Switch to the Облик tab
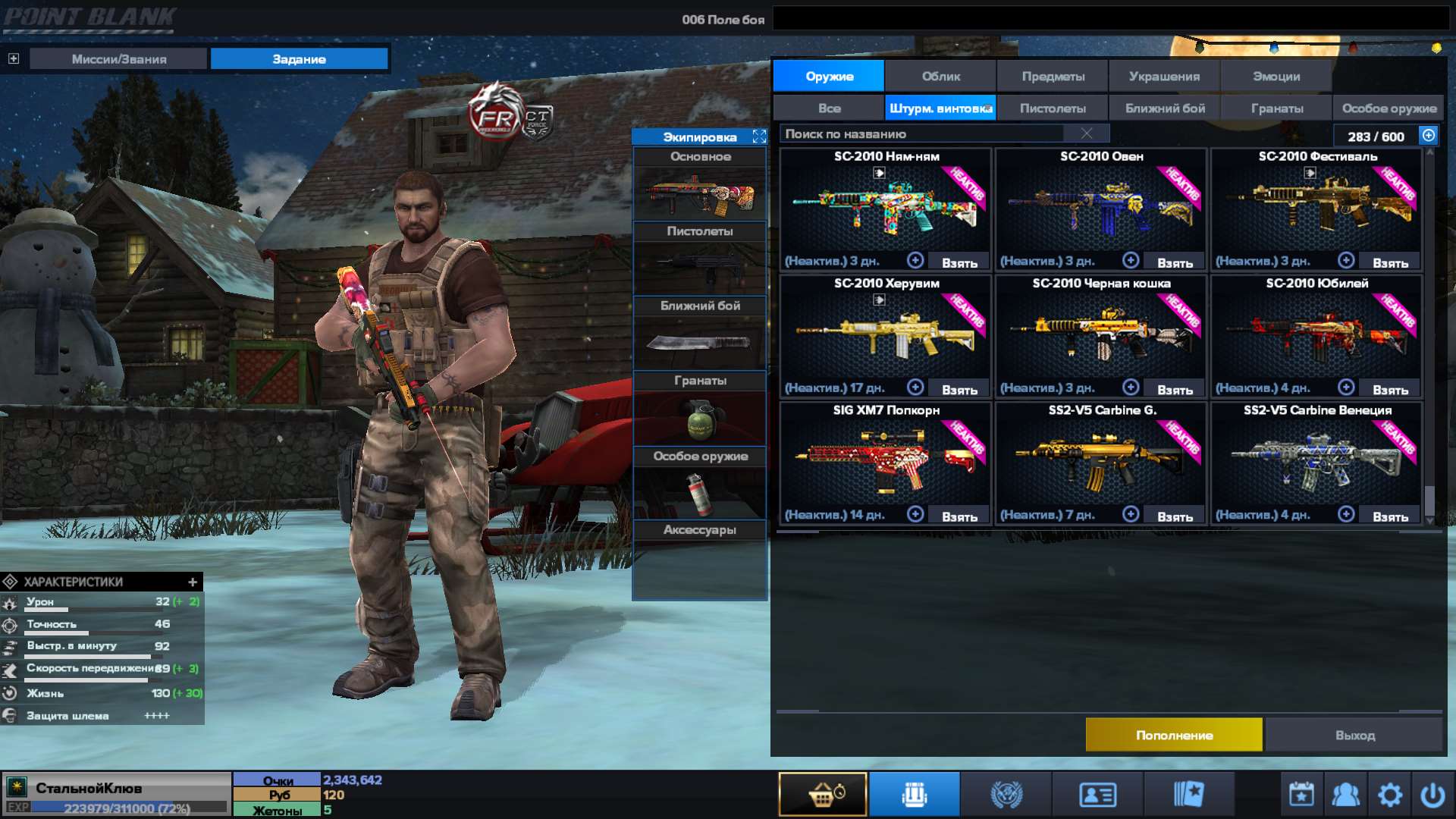The width and height of the screenshot is (1456, 819). 942,76
